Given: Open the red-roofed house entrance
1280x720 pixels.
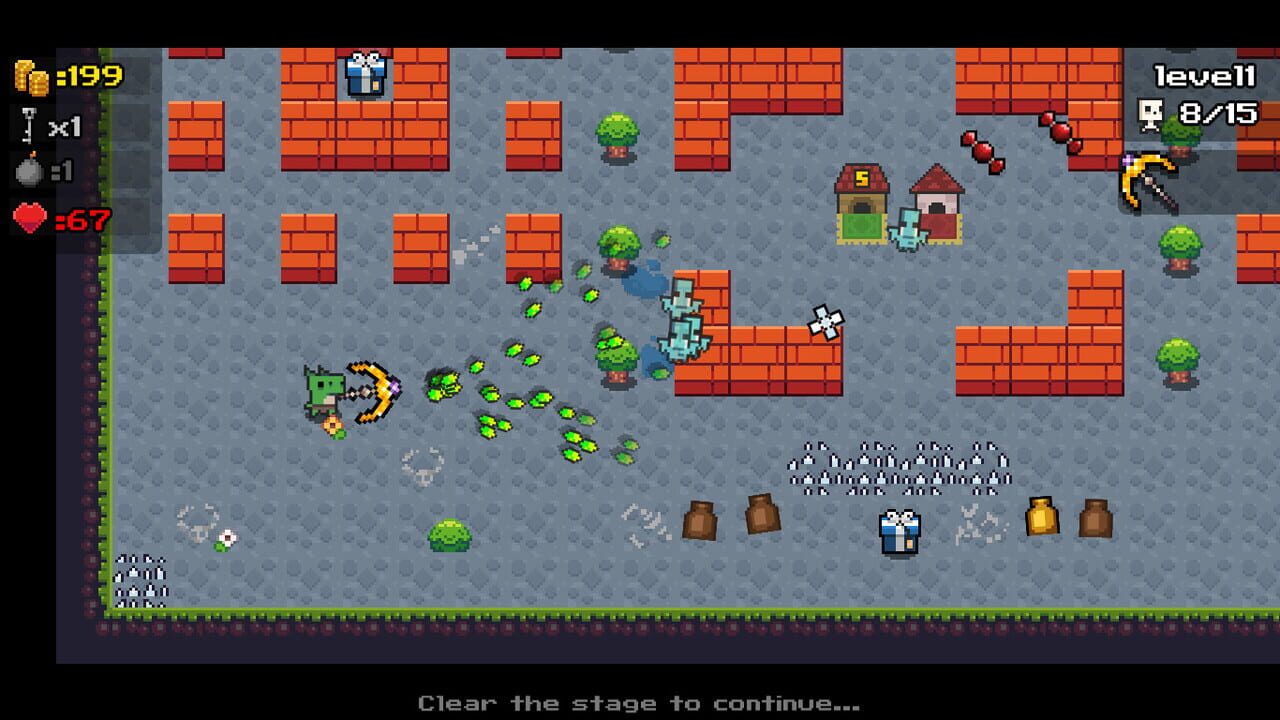Looking at the screenshot, I should [x=937, y=207].
